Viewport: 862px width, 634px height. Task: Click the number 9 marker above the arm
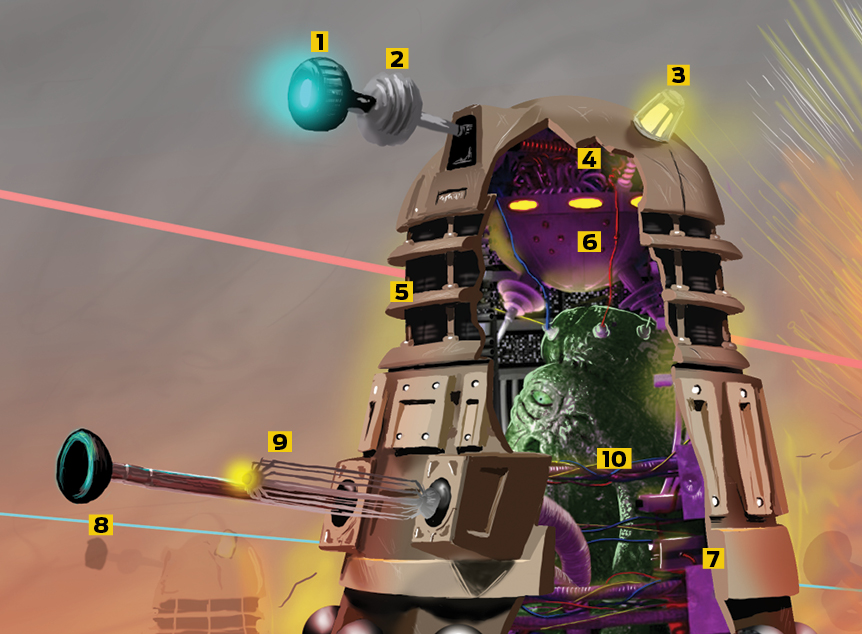coord(279,441)
